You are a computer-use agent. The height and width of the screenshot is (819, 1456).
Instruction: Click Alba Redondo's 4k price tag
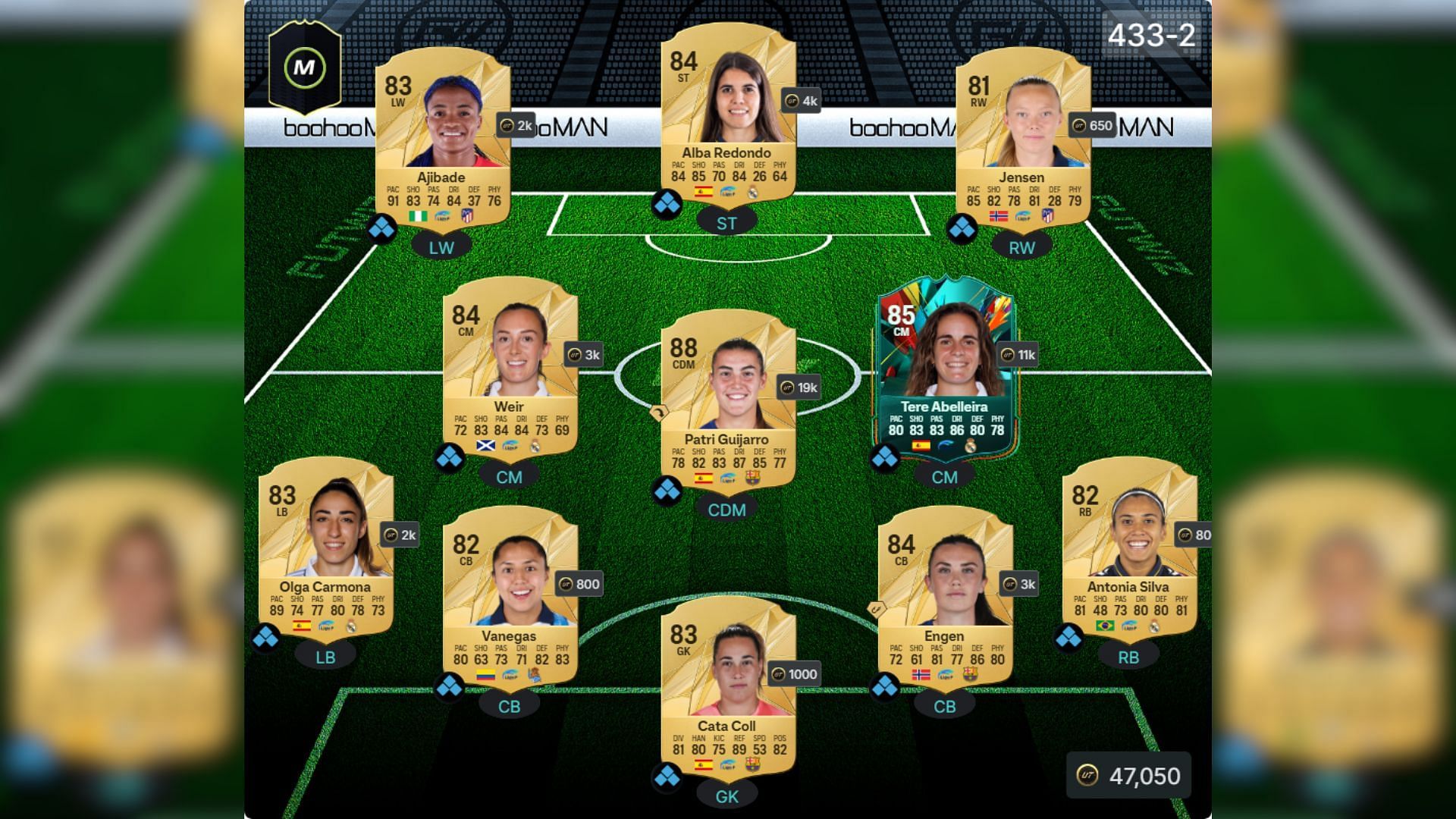pos(802,101)
